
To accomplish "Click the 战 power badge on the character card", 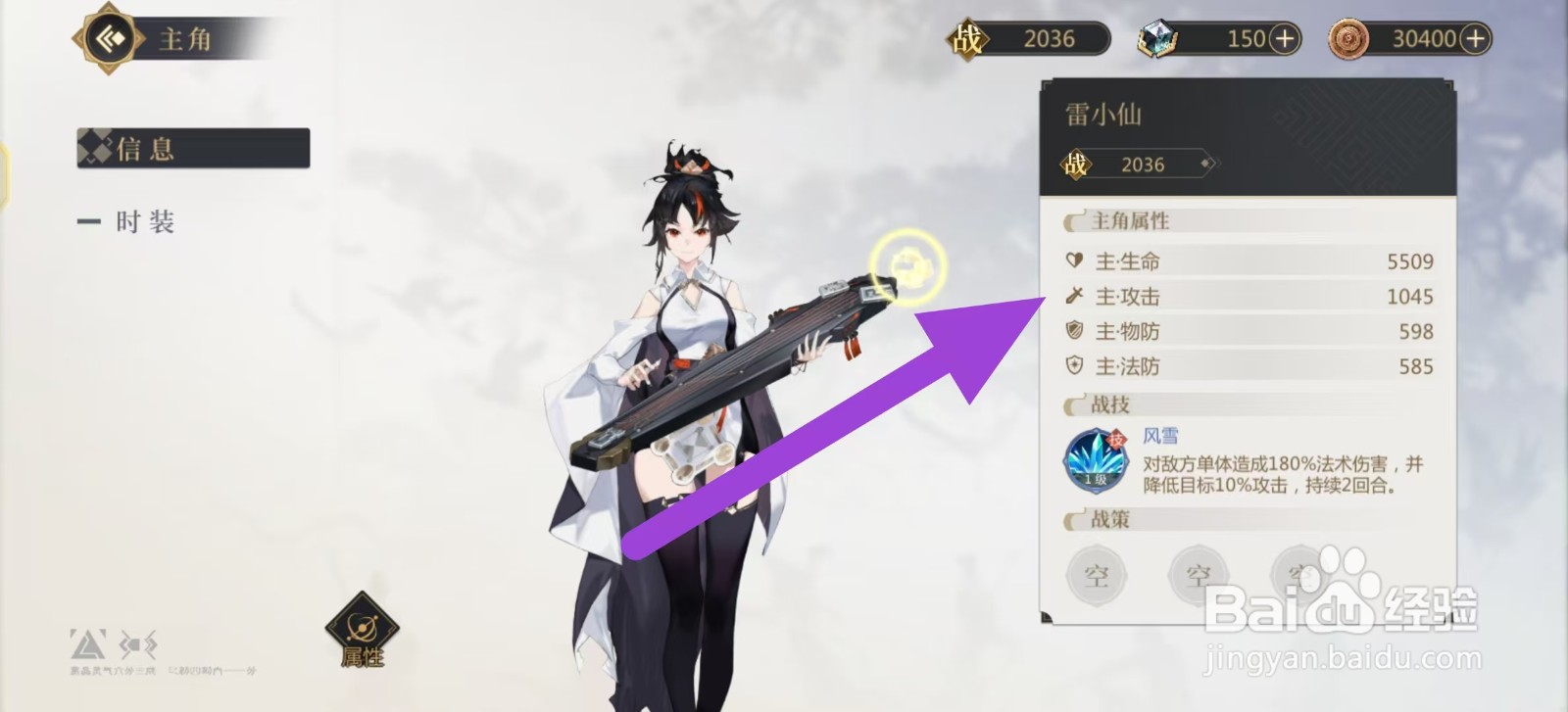I will tap(1076, 164).
